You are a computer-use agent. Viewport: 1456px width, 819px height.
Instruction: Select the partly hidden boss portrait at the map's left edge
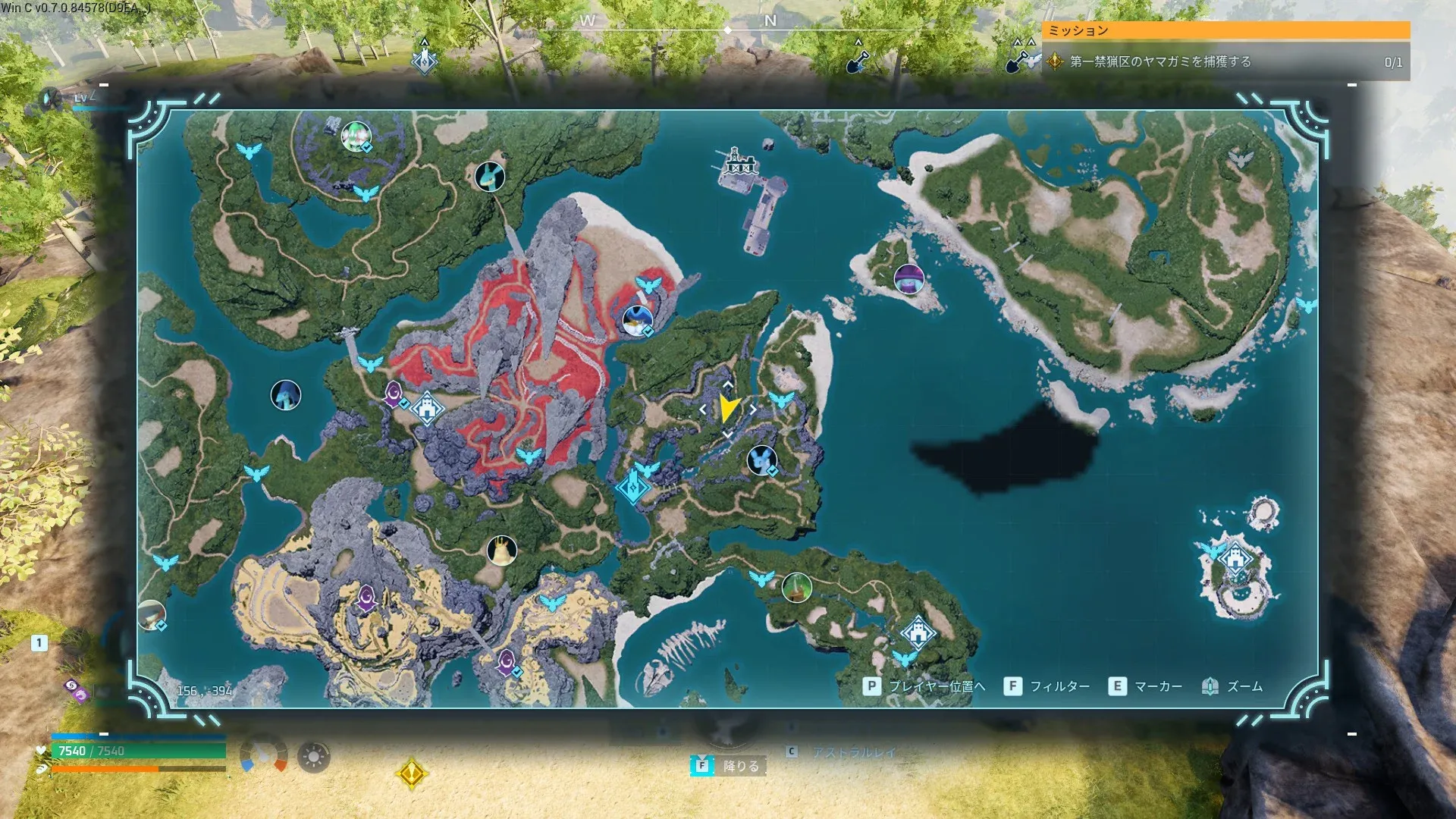(151, 615)
